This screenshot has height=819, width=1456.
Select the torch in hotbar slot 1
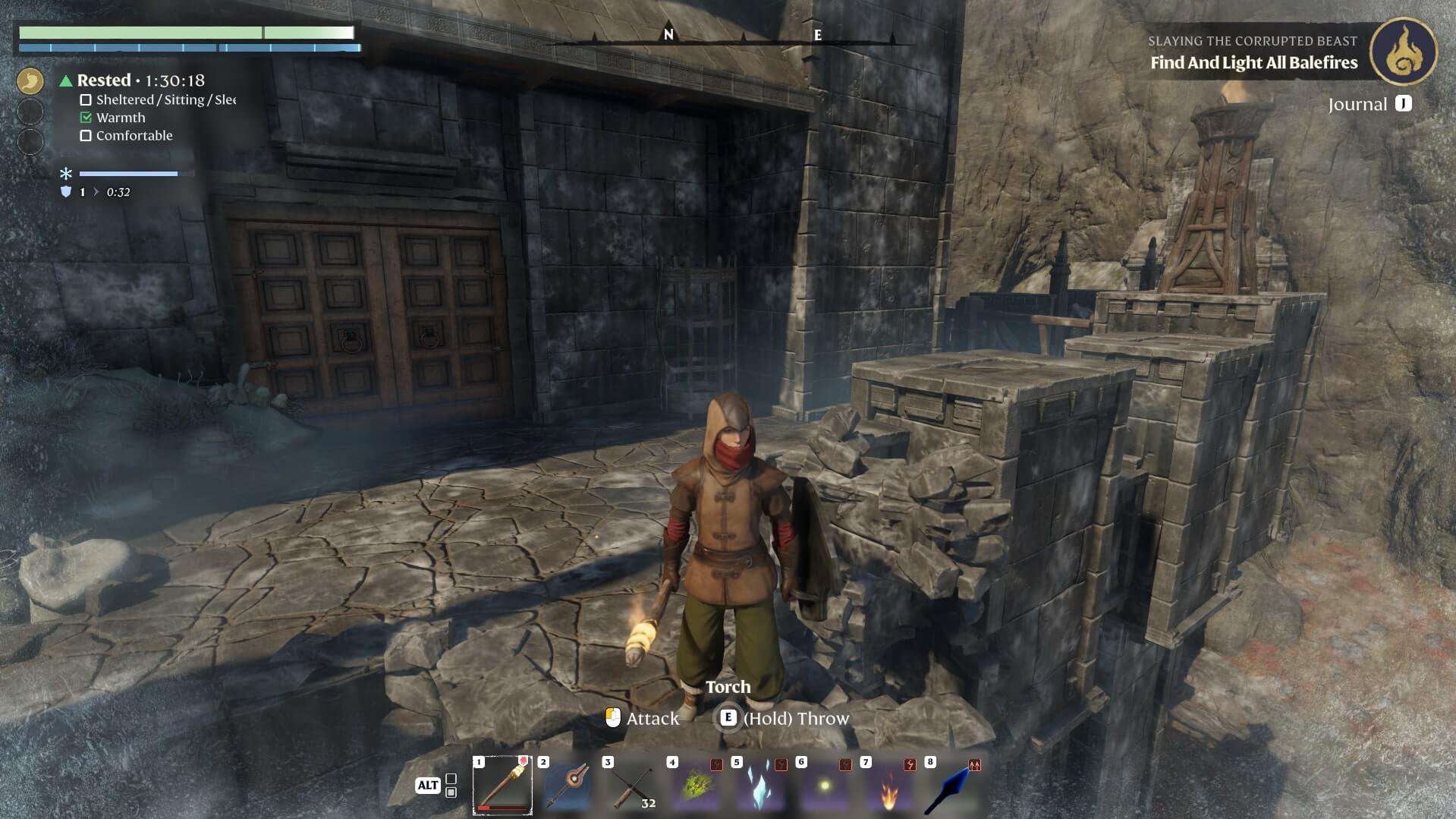click(x=502, y=785)
